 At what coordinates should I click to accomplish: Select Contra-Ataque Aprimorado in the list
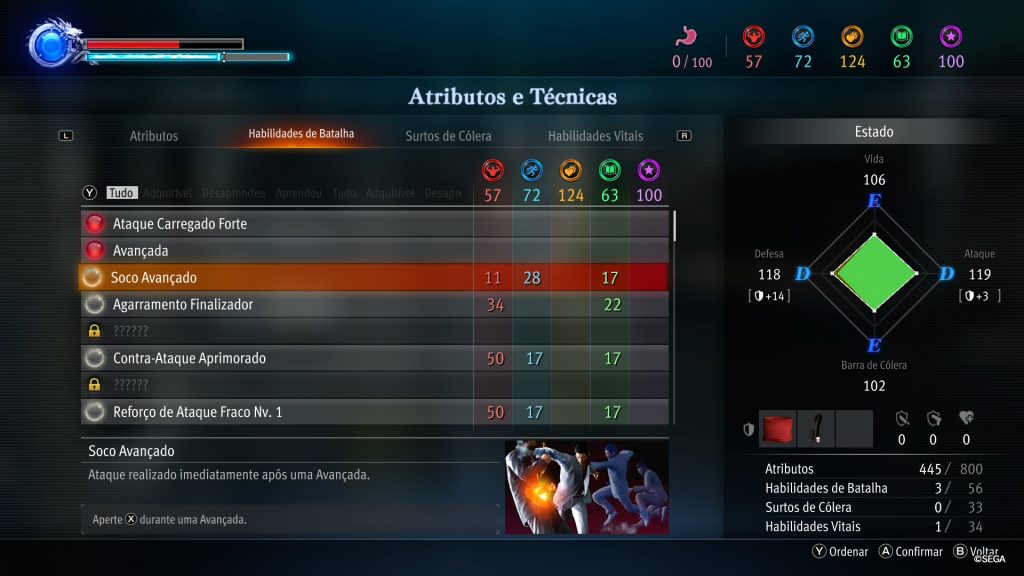coord(189,358)
